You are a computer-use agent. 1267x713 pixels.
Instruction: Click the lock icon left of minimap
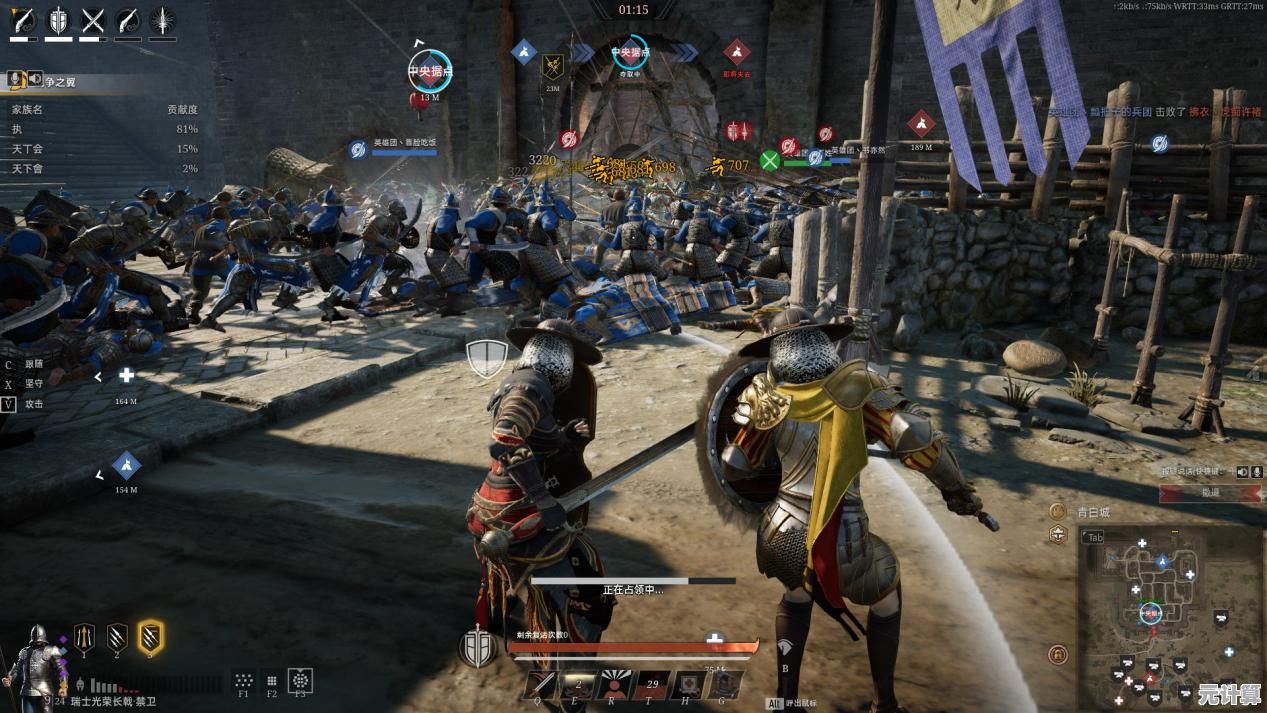(1057, 655)
